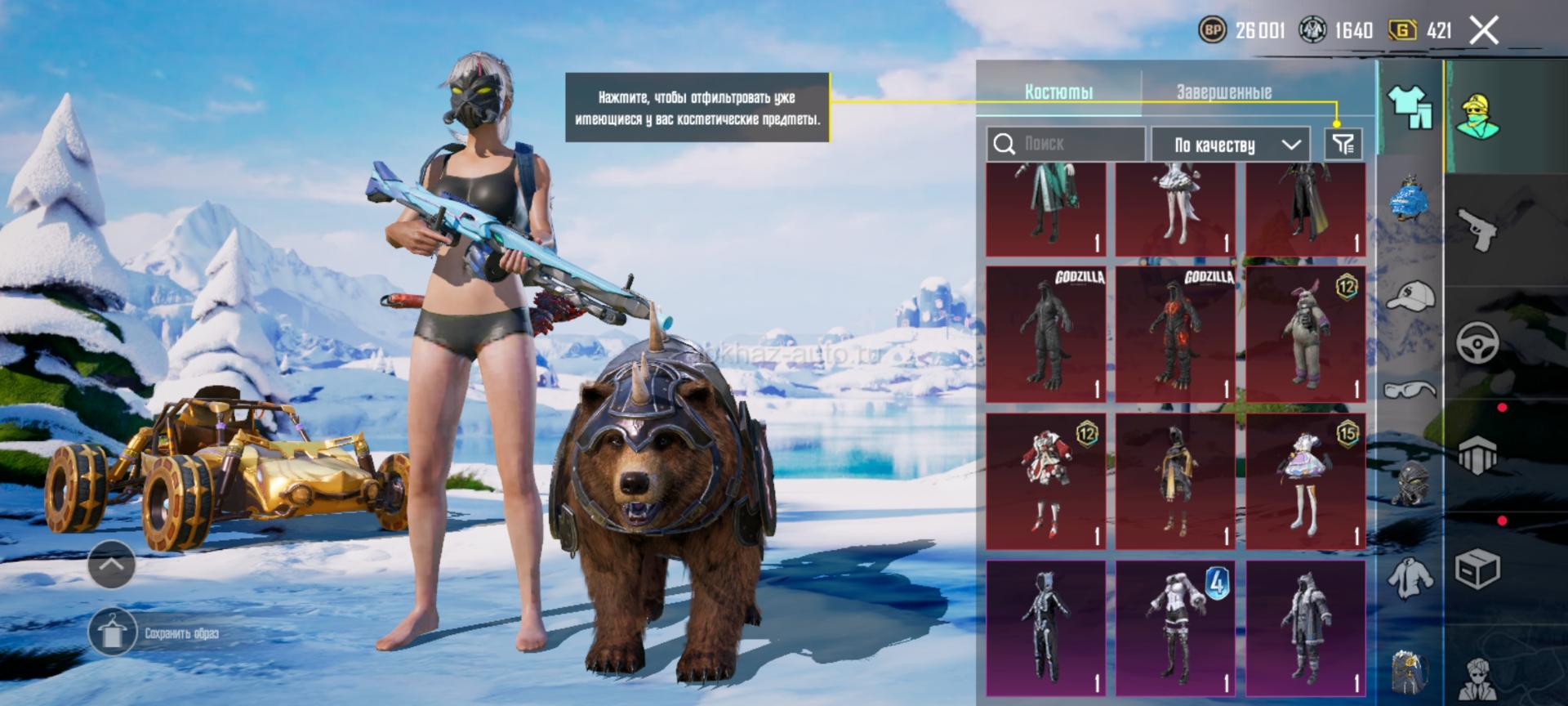Viewport: 1568px width, 706px height.
Task: Switch to the Костюмы tab
Action: (x=1058, y=92)
